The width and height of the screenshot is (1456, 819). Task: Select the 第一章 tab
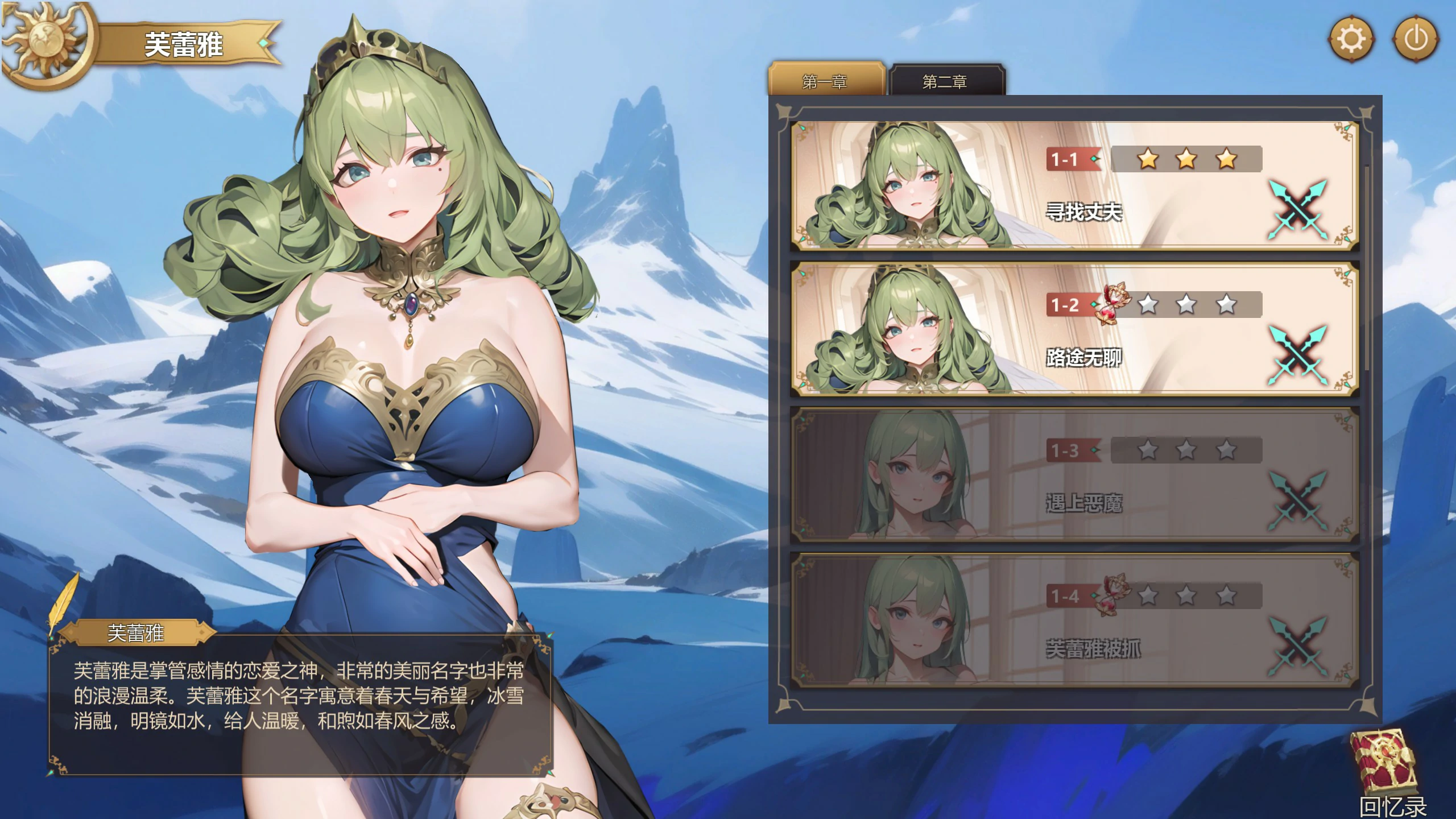click(x=824, y=81)
